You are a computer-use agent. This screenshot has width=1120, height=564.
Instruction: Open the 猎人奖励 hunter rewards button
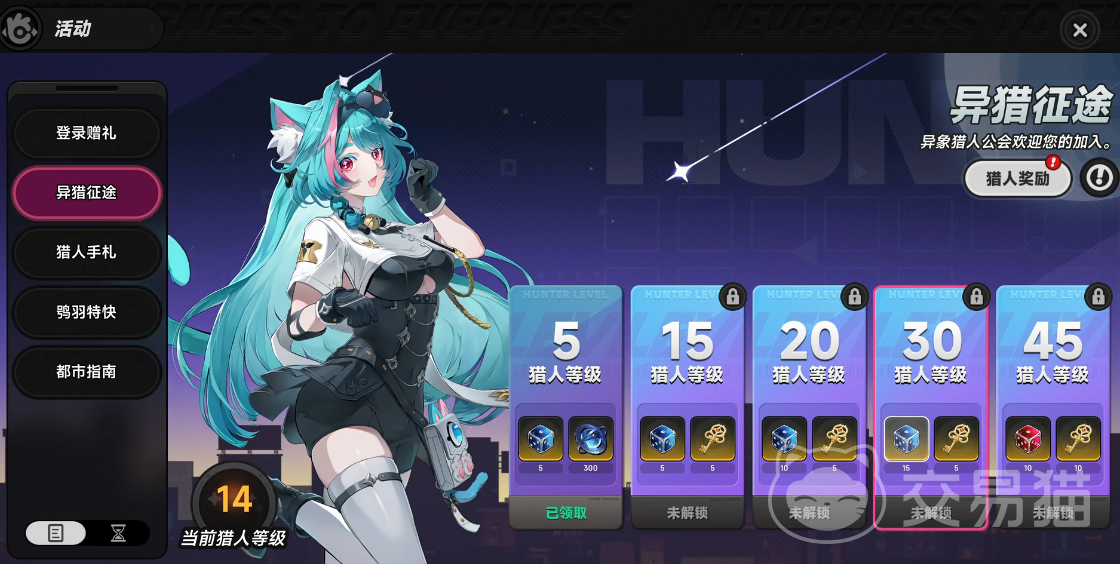click(1017, 179)
